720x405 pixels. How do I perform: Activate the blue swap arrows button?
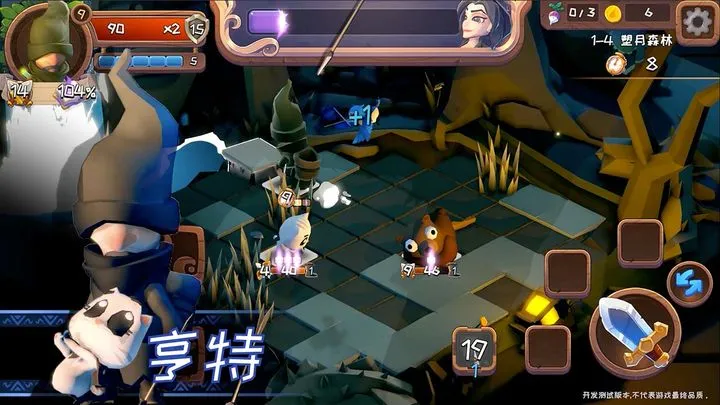click(x=686, y=282)
